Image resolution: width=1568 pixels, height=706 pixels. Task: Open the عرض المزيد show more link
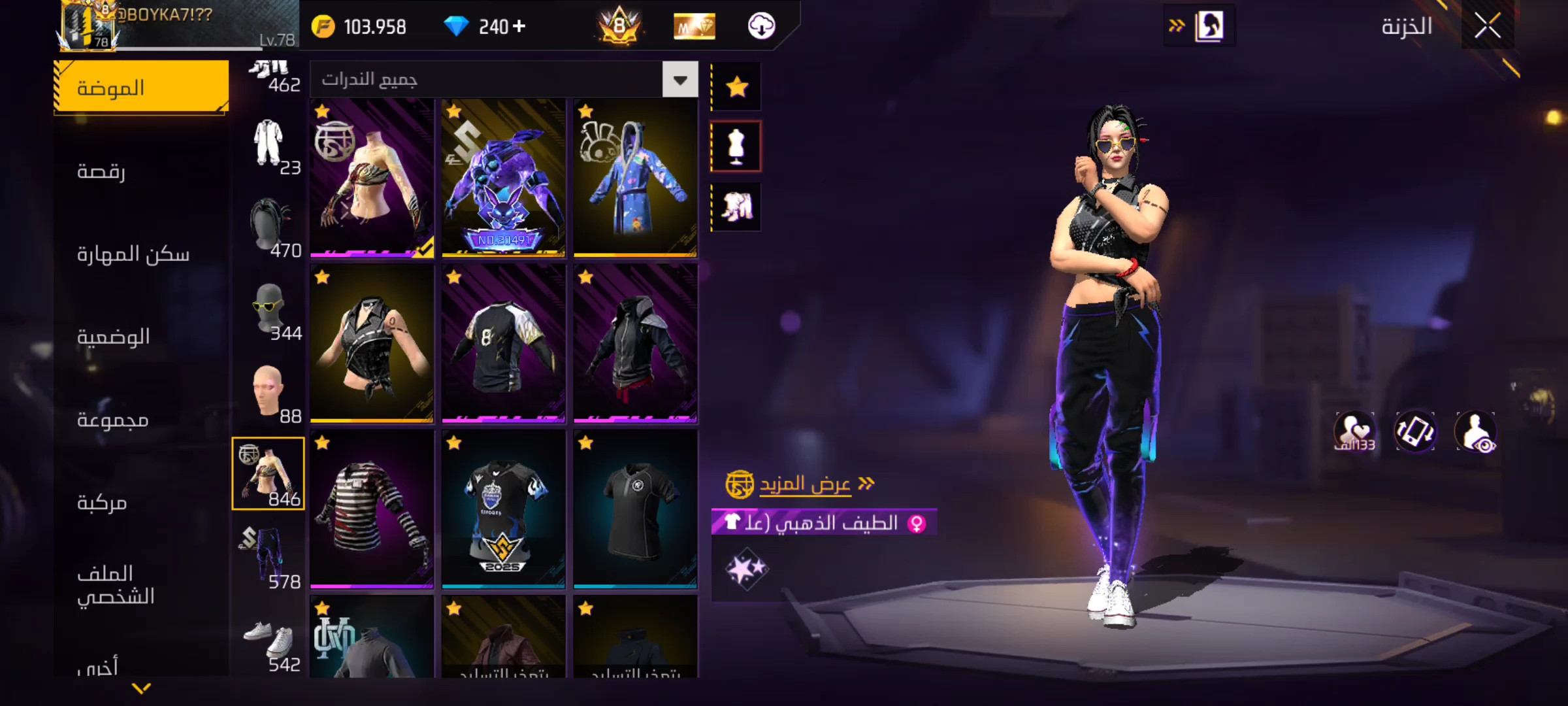(805, 484)
